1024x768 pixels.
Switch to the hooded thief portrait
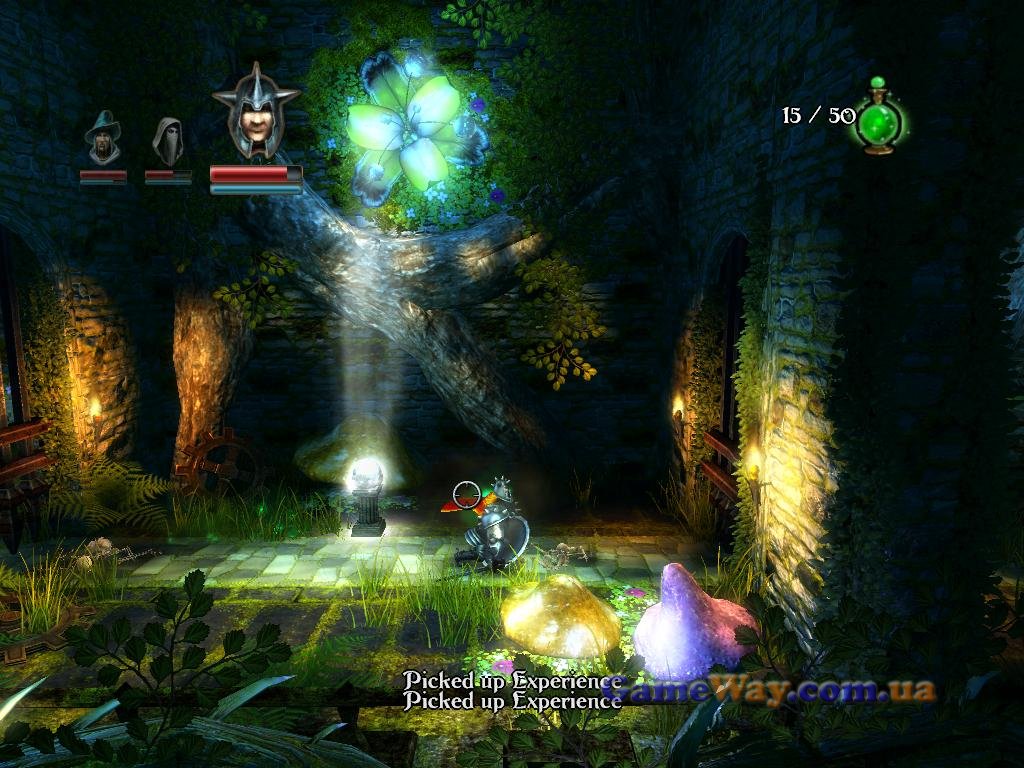click(167, 141)
